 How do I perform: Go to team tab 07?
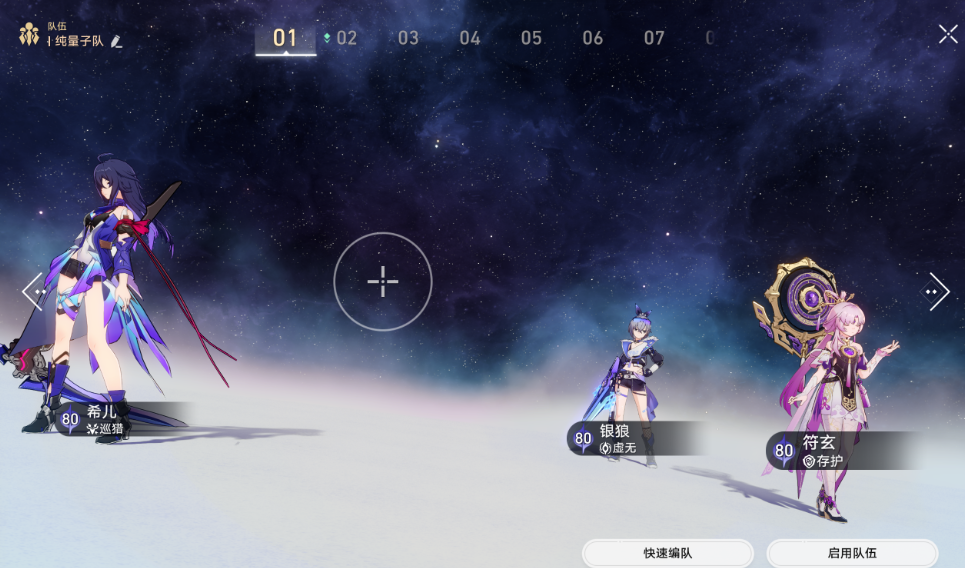(654, 39)
